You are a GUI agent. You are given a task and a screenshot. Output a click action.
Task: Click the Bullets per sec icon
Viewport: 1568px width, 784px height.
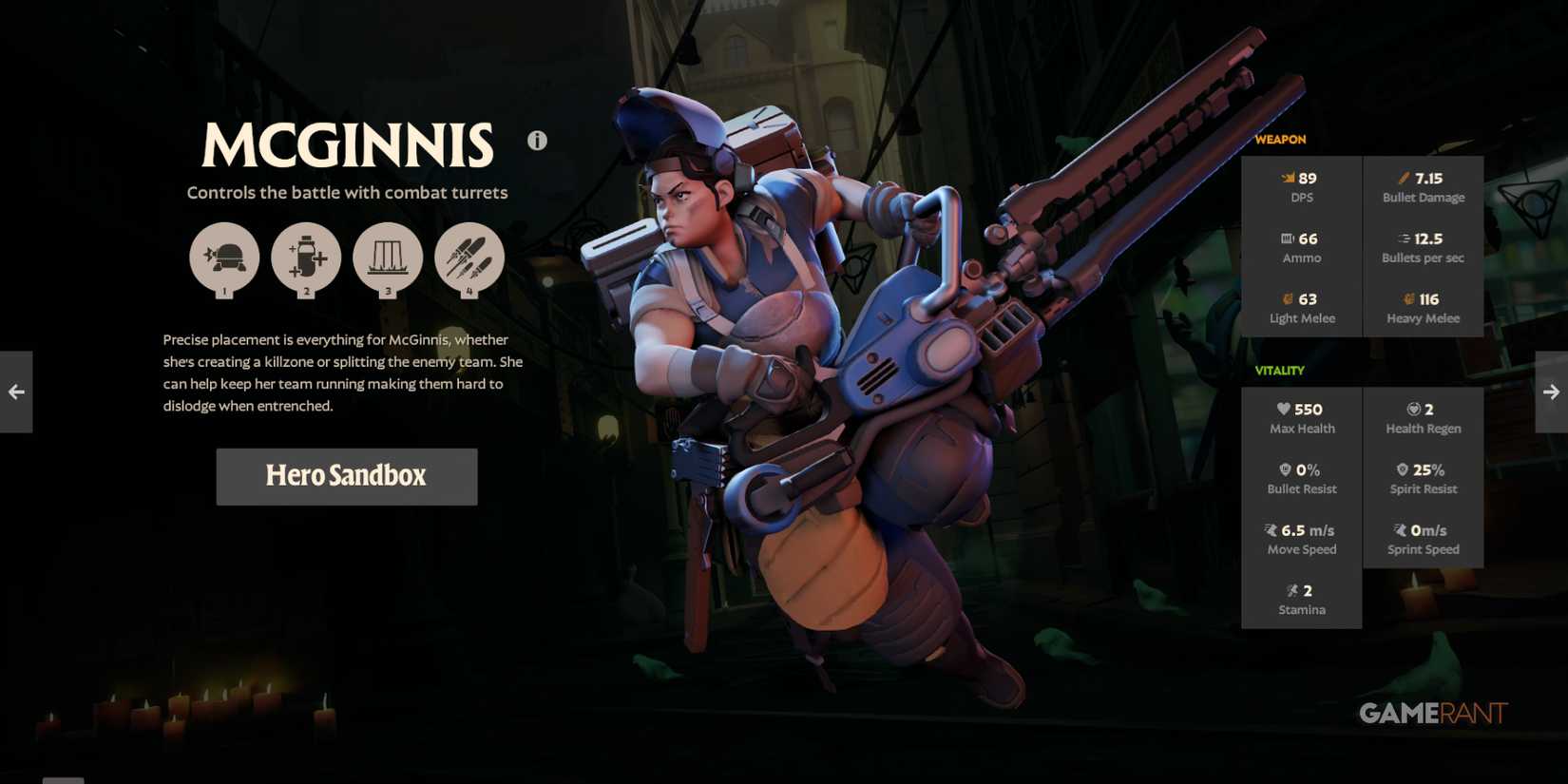(1405, 238)
